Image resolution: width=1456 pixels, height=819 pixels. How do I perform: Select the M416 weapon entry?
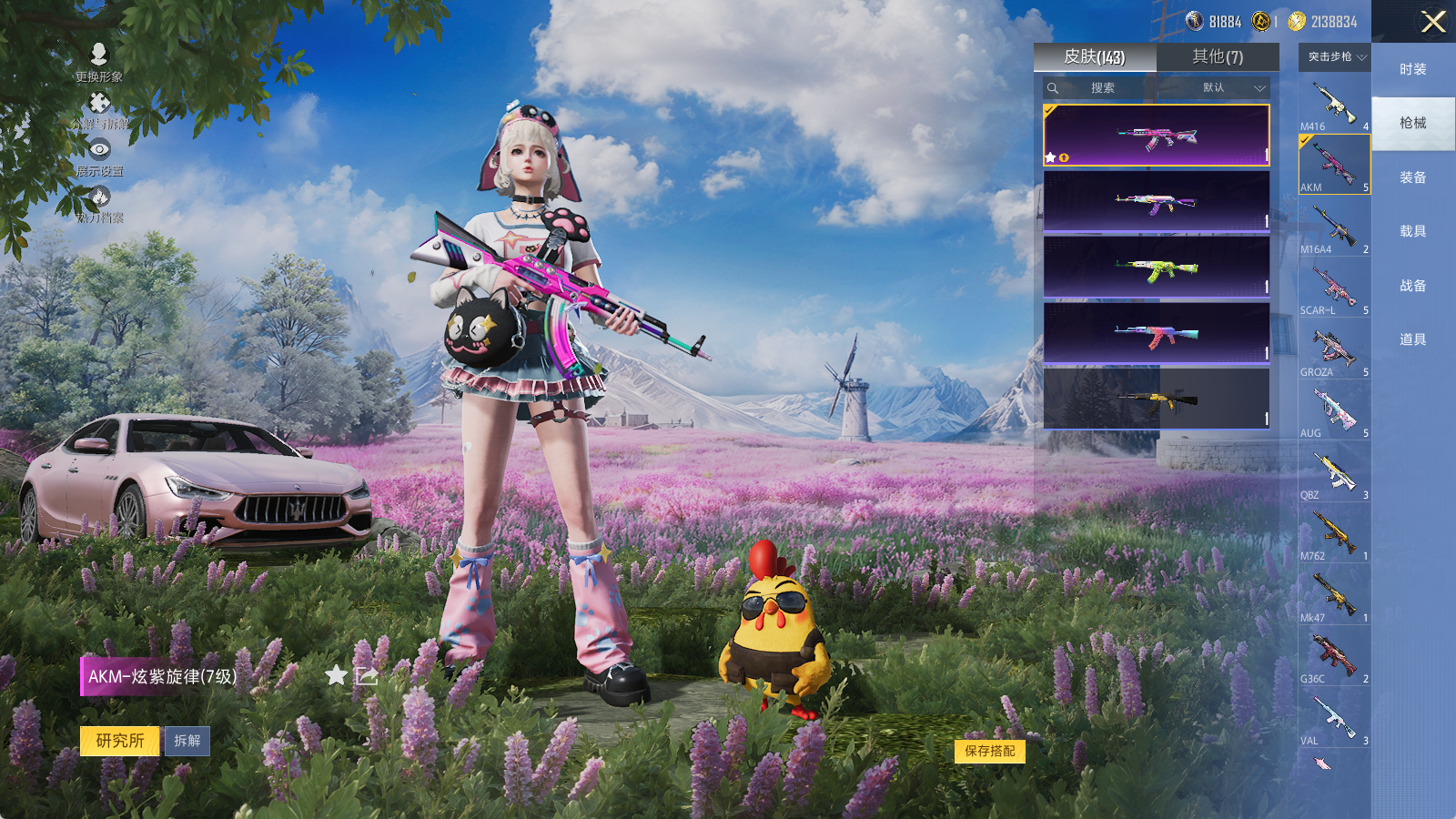click(1334, 105)
